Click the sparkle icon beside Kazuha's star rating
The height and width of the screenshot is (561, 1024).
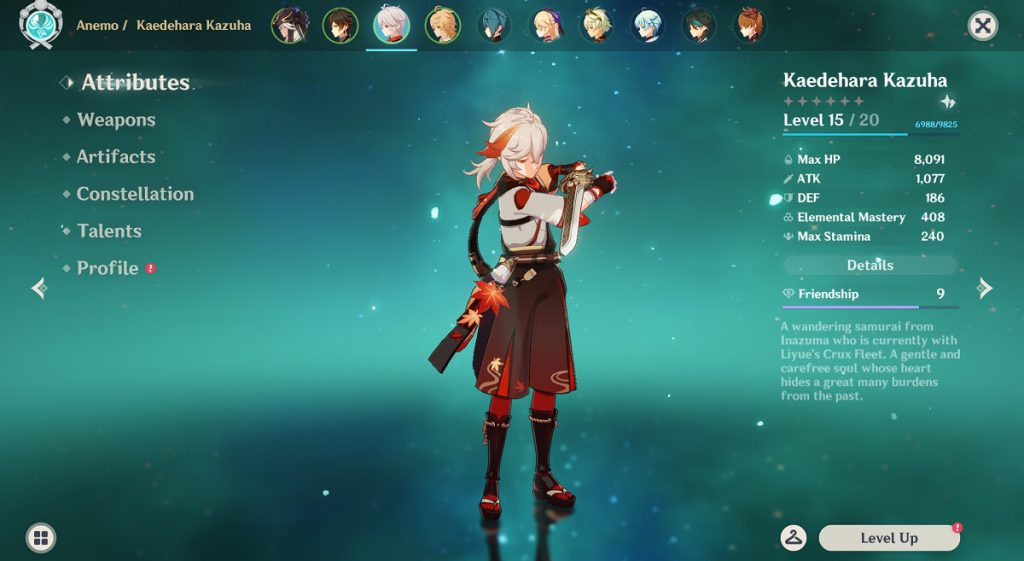[x=947, y=102]
